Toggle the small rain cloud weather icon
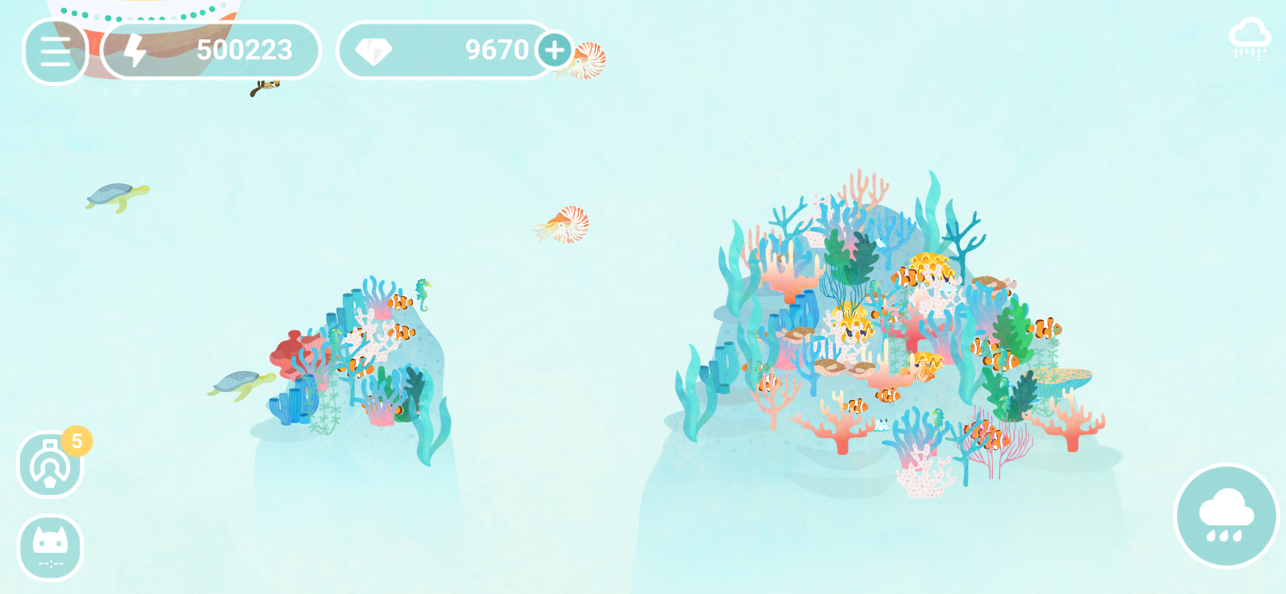The width and height of the screenshot is (1286, 594). [1249, 38]
